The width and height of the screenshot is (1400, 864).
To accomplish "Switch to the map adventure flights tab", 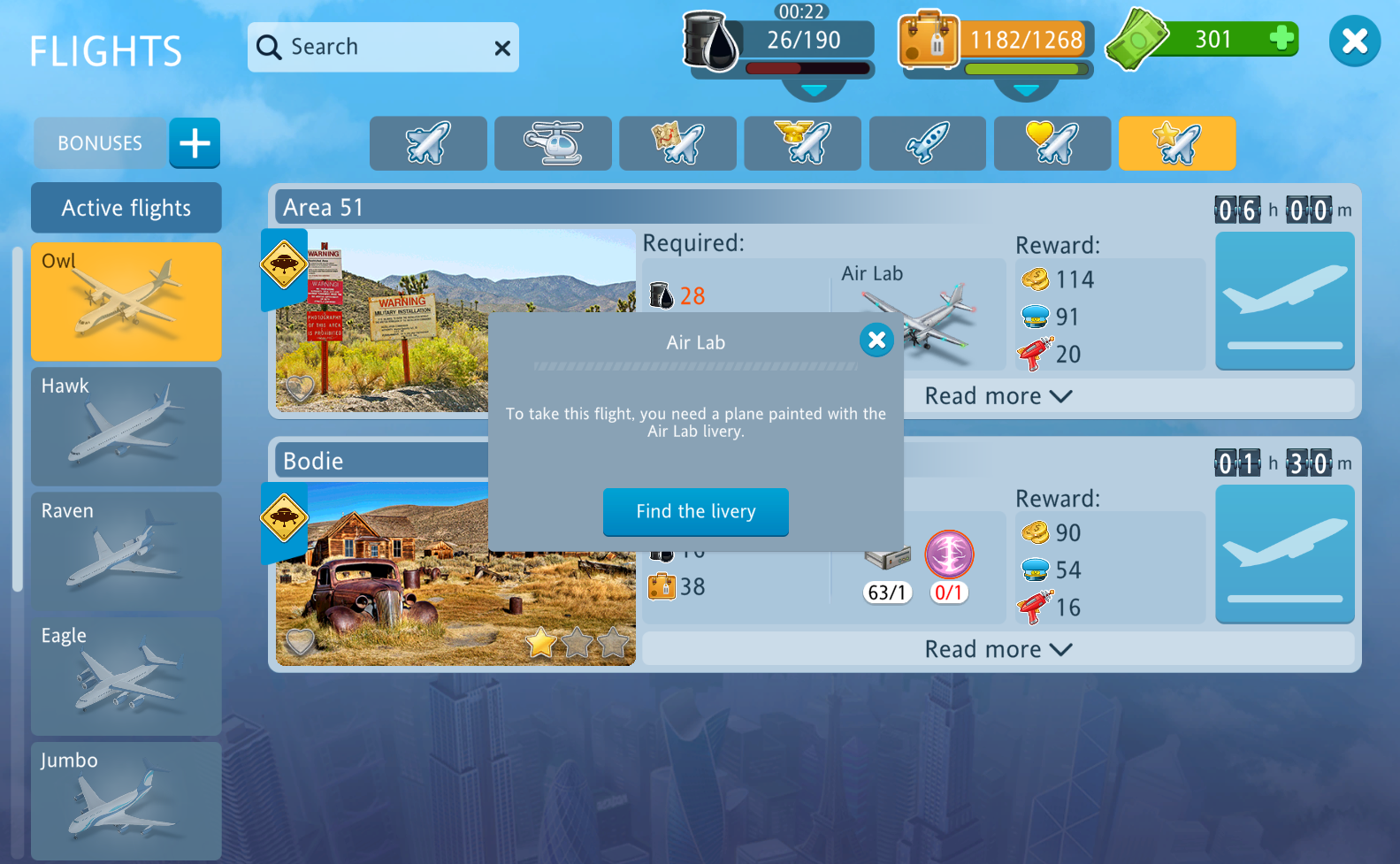I will tap(677, 143).
